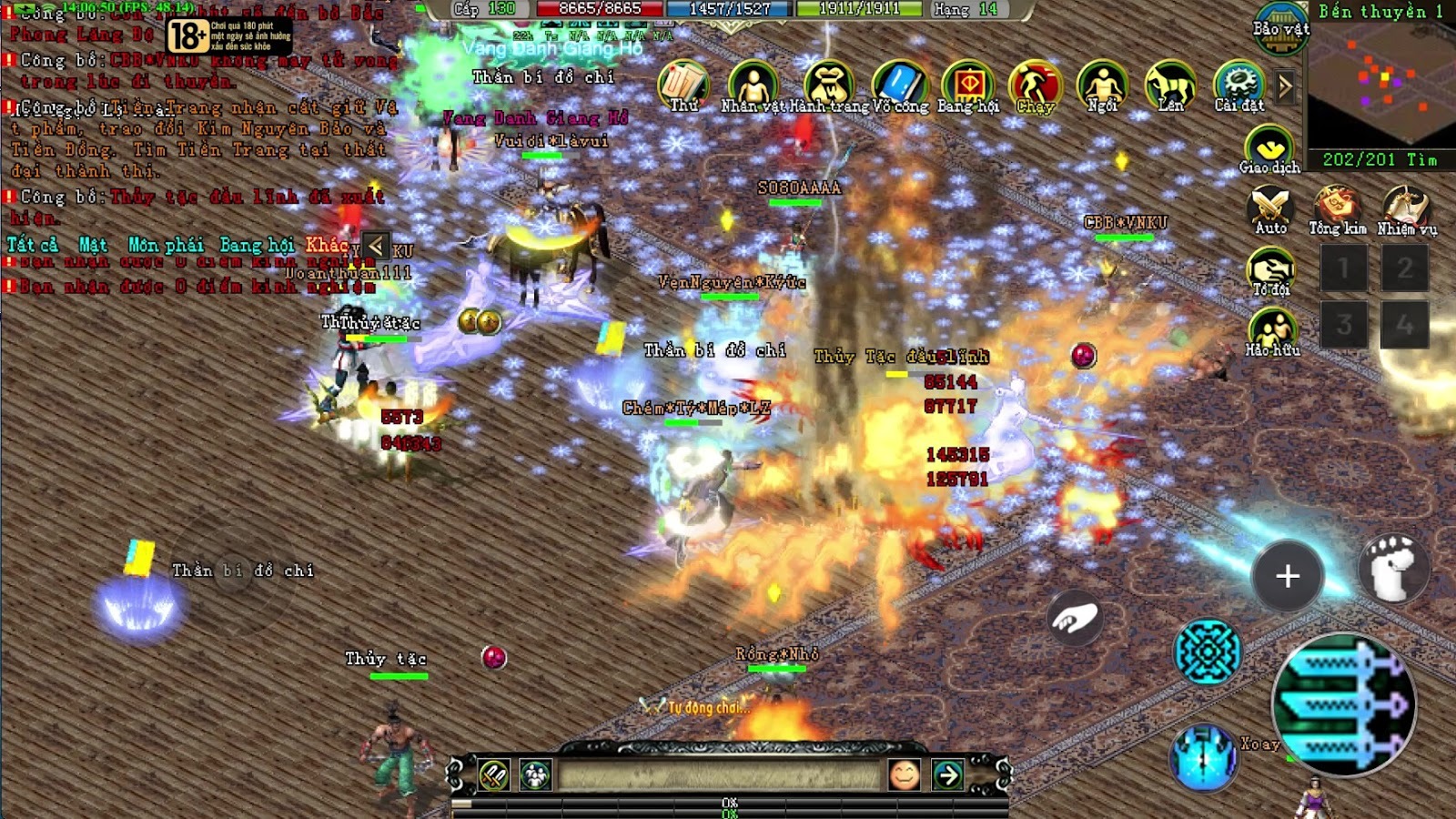Toggle Auto combat mode
Screen dimensions: 1456x819
(1270, 208)
